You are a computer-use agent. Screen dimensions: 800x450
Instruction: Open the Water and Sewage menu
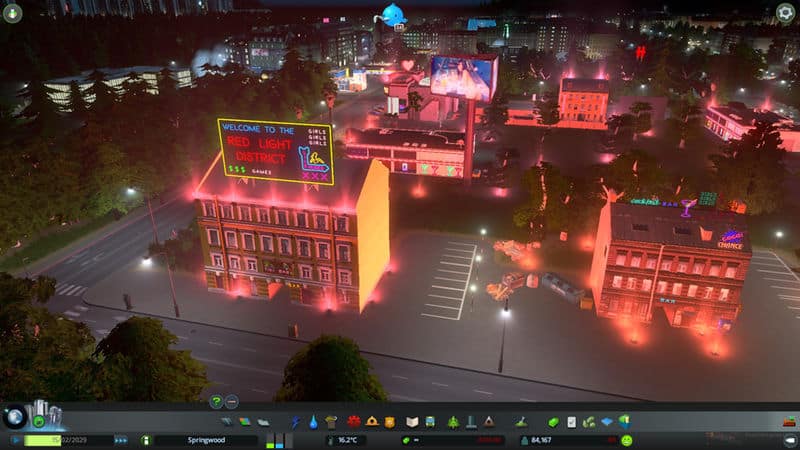[x=313, y=422]
